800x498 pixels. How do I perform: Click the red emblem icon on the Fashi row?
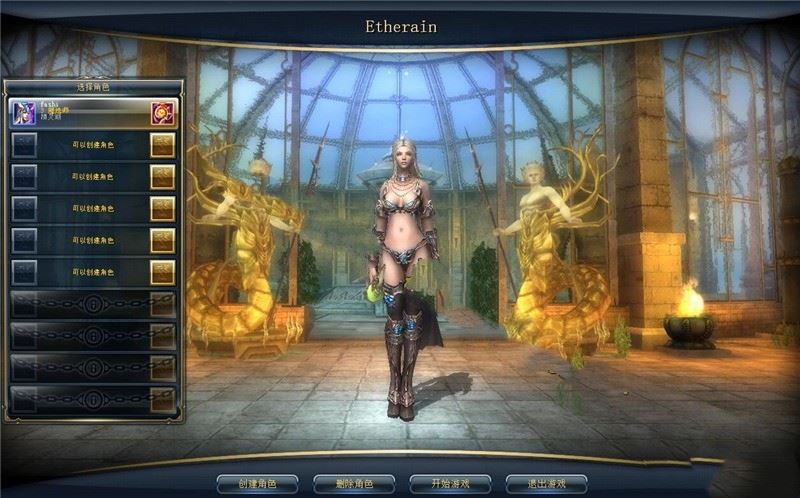(162, 113)
